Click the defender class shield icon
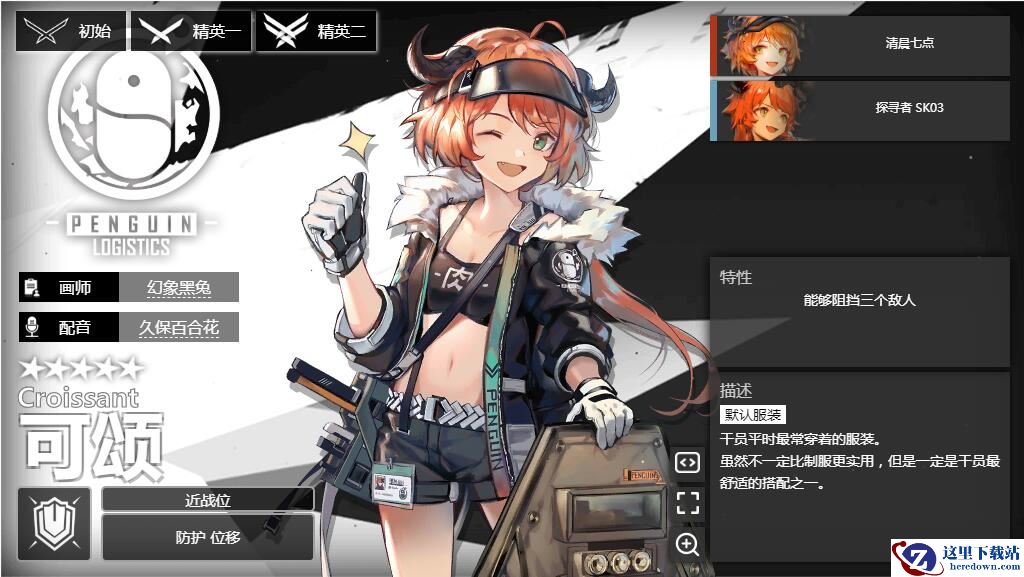This screenshot has height=577, width=1024. click(54, 523)
